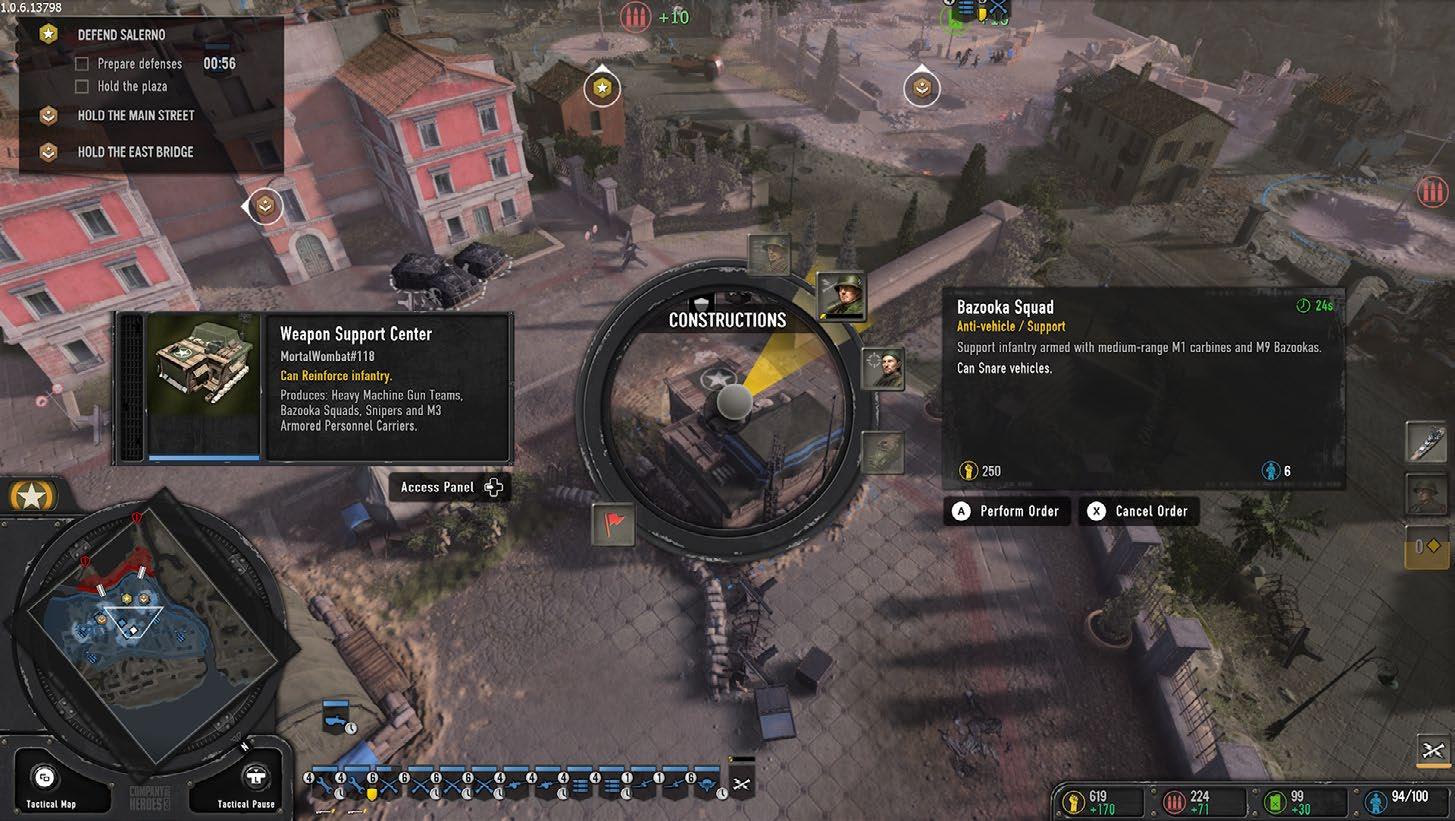Pick the Heavy Machine Gun Team portrait
The height and width of the screenshot is (821, 1455).
tap(769, 255)
